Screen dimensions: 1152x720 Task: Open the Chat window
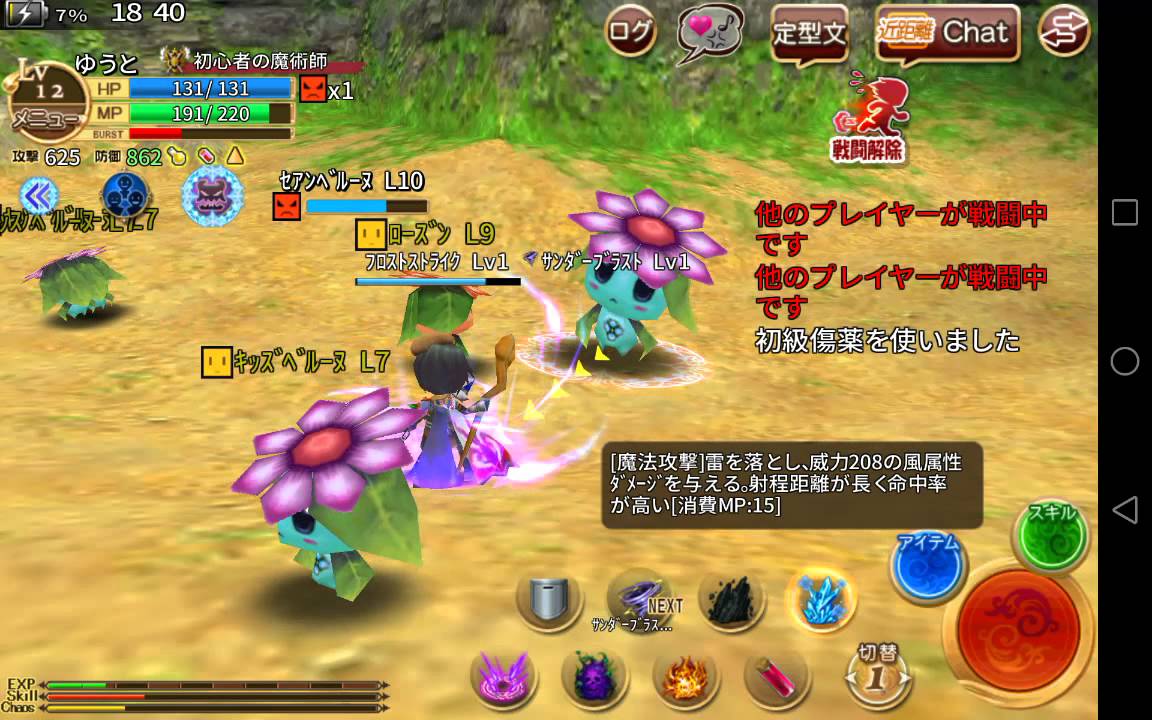coord(947,33)
